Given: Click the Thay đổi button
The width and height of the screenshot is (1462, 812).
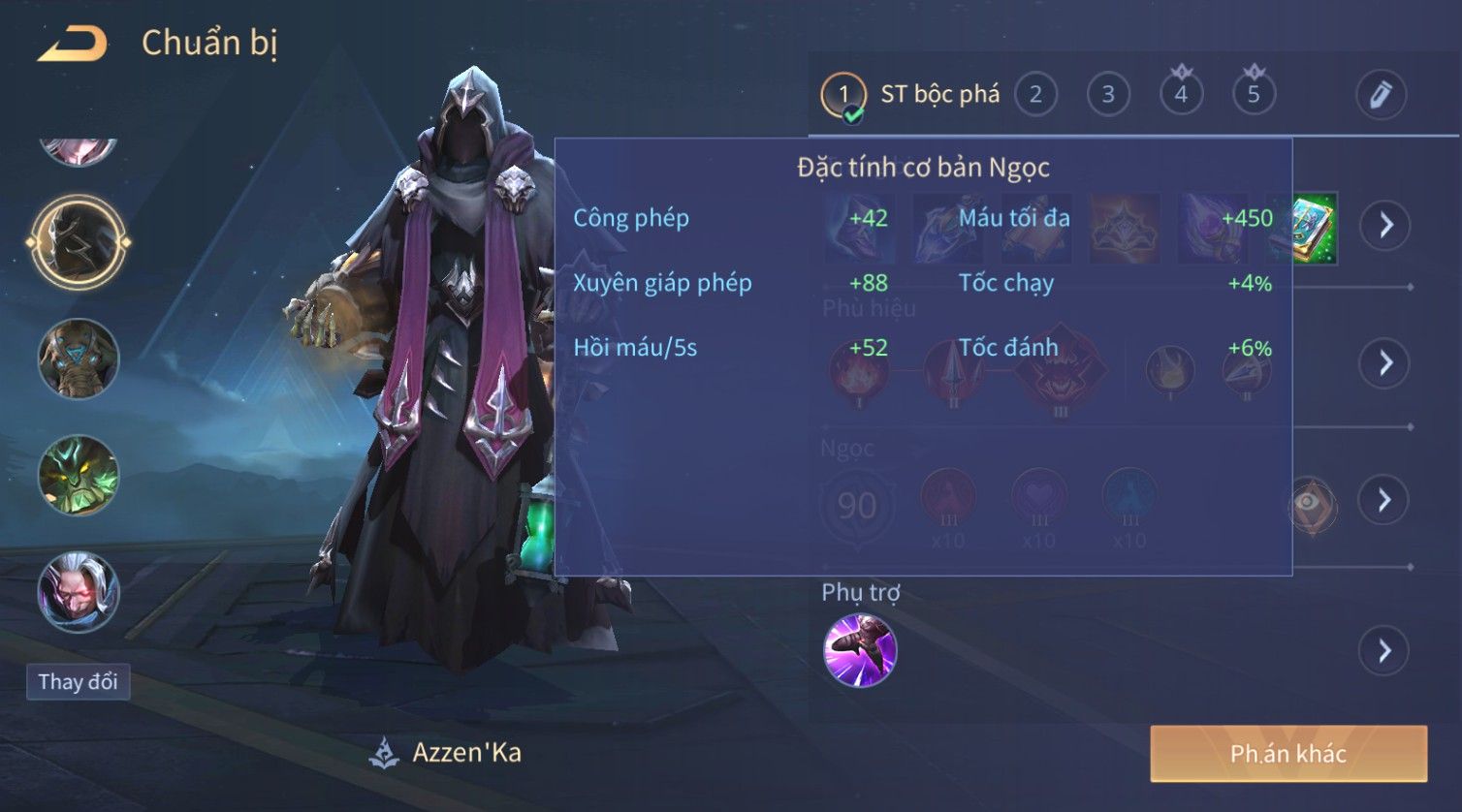Looking at the screenshot, I should (78, 682).
